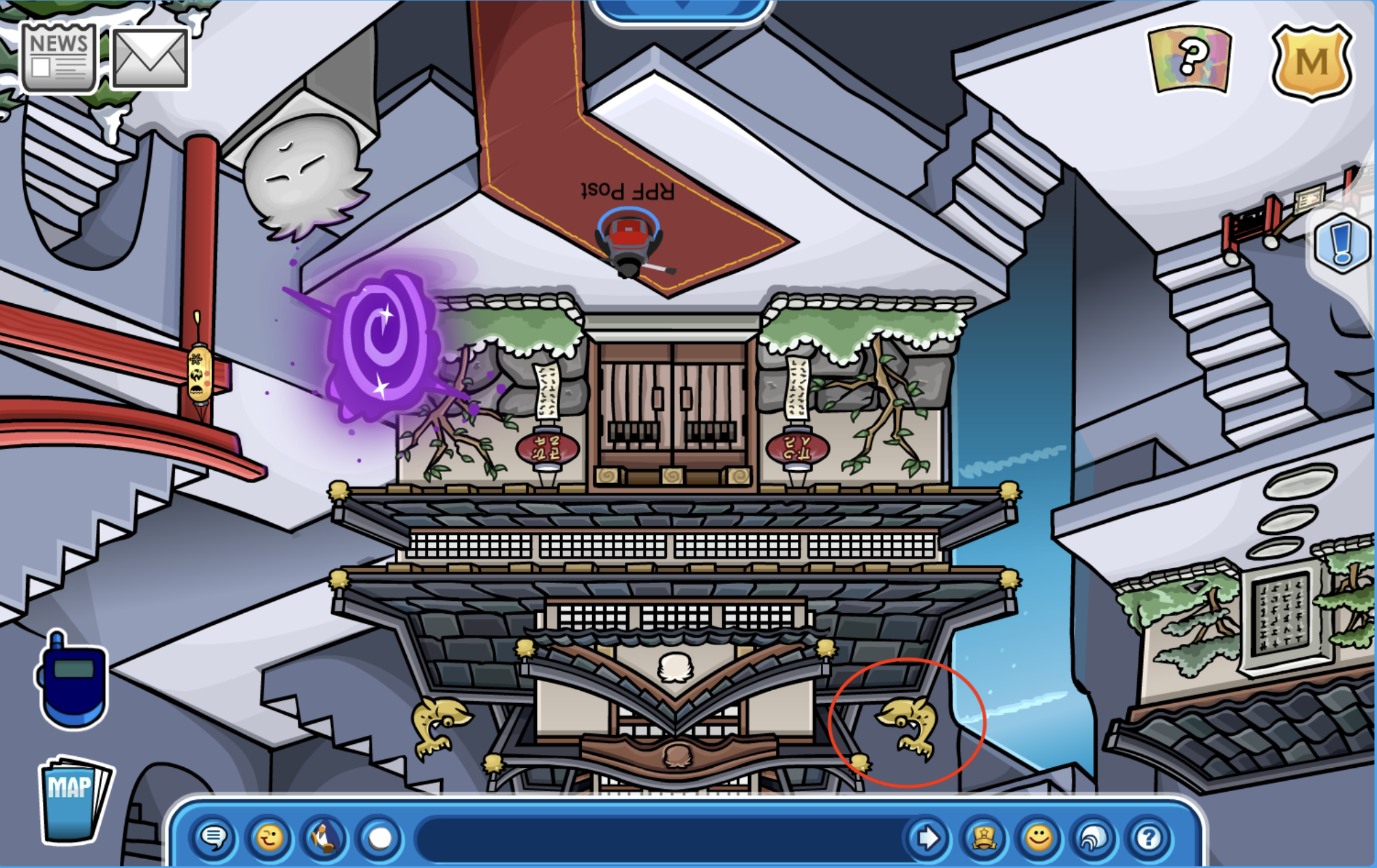Open the island MAP
Viewport: 1377px width, 868px height.
click(x=72, y=799)
